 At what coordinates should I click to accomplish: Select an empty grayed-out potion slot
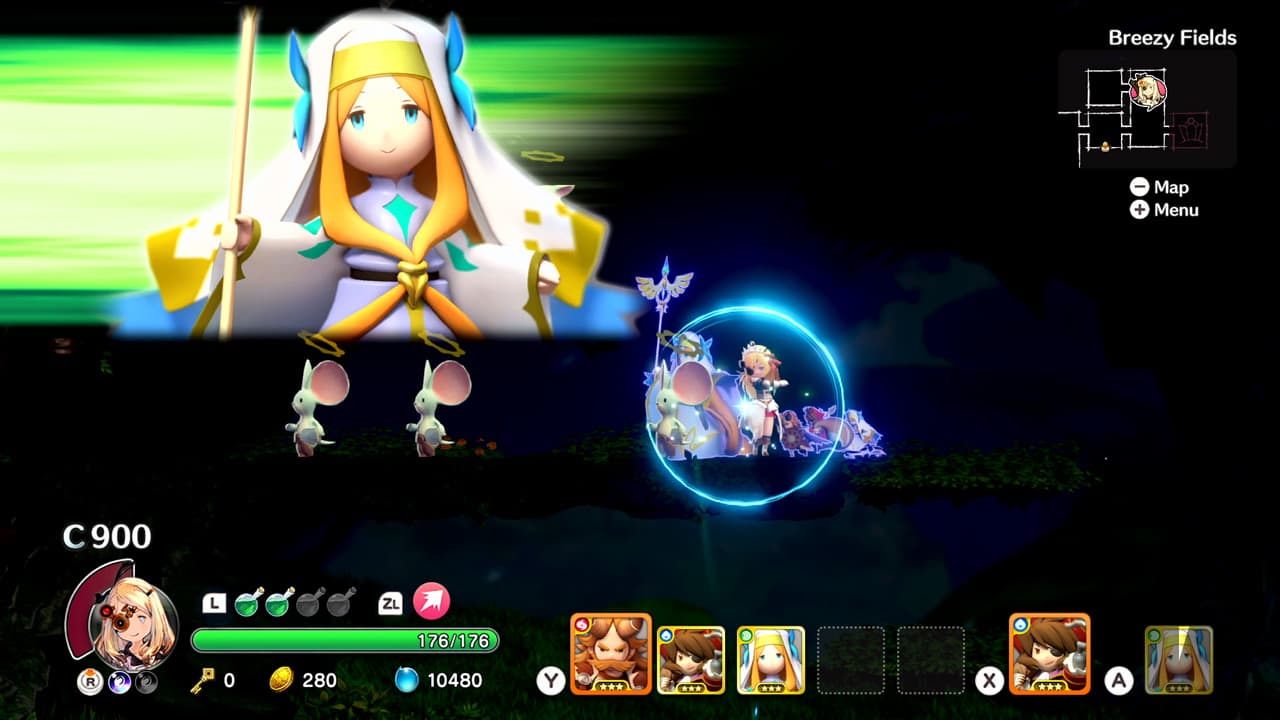310,604
